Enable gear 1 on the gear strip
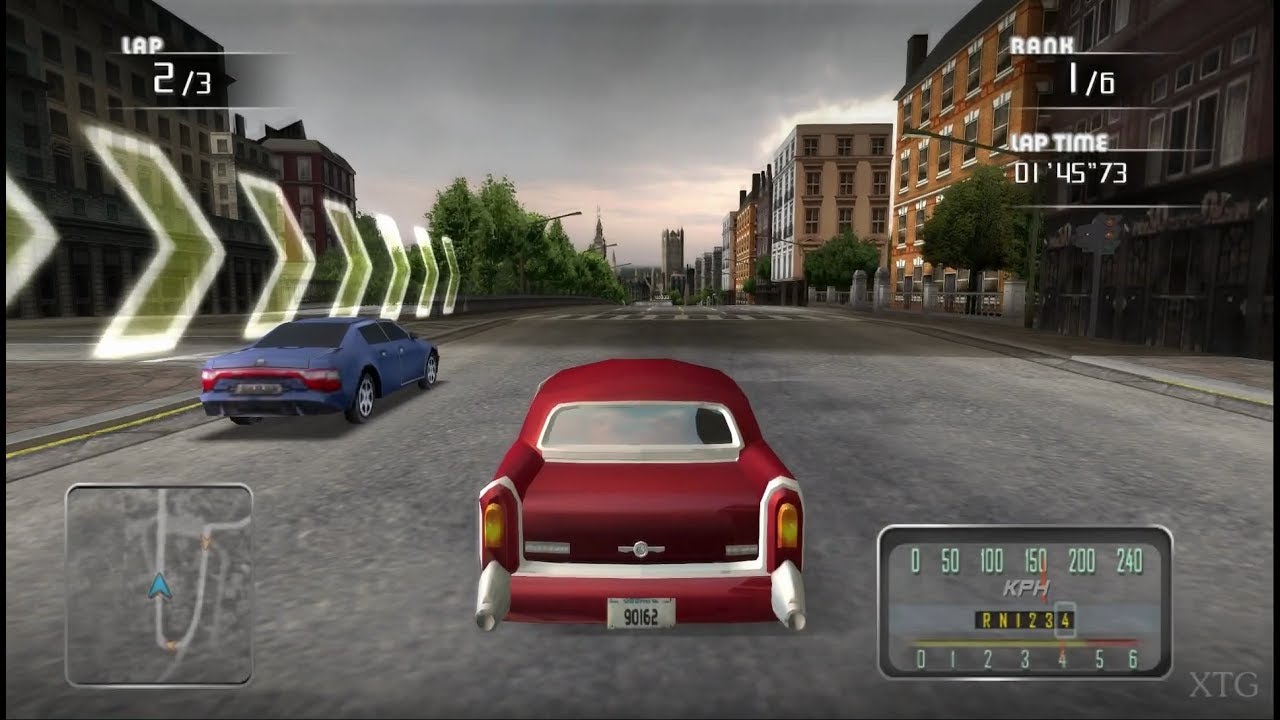This screenshot has height=720, width=1280. [1018, 620]
